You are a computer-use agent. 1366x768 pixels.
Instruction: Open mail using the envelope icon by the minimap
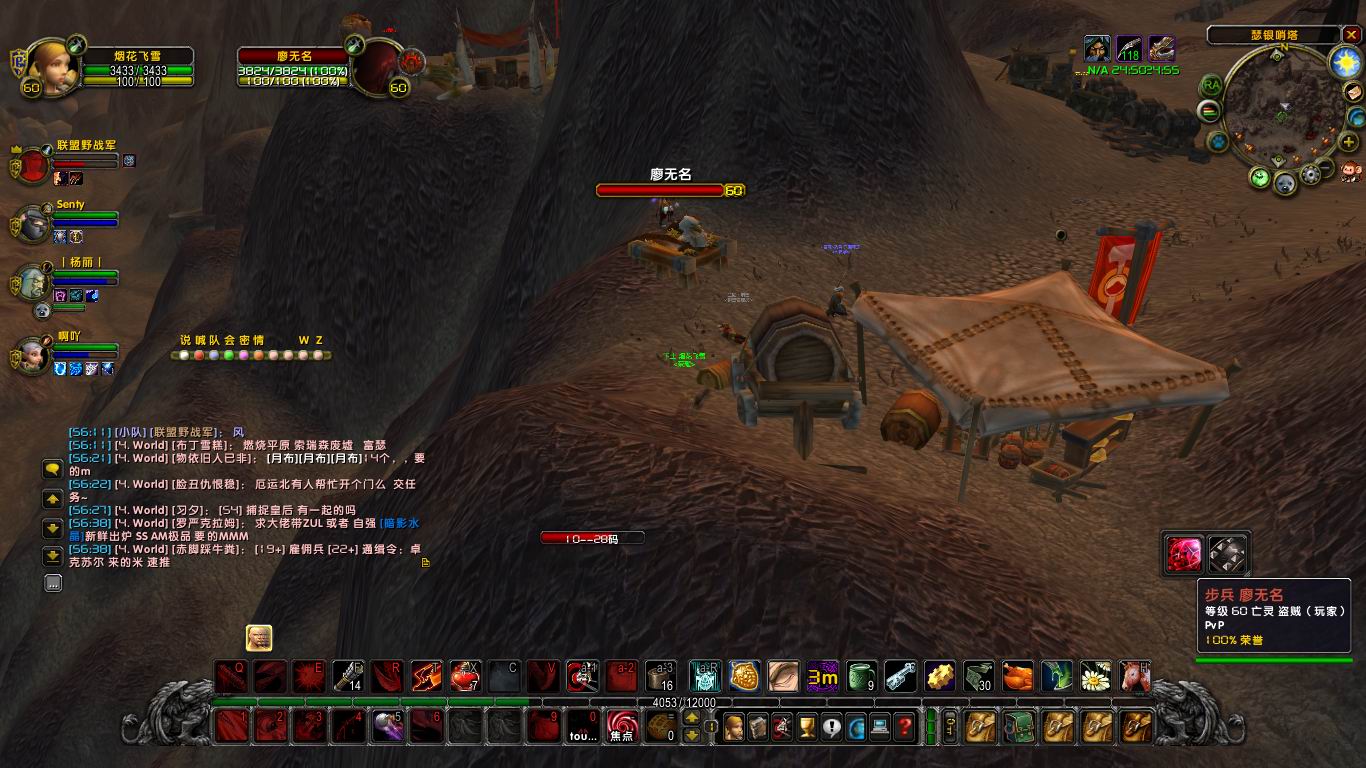click(1353, 92)
